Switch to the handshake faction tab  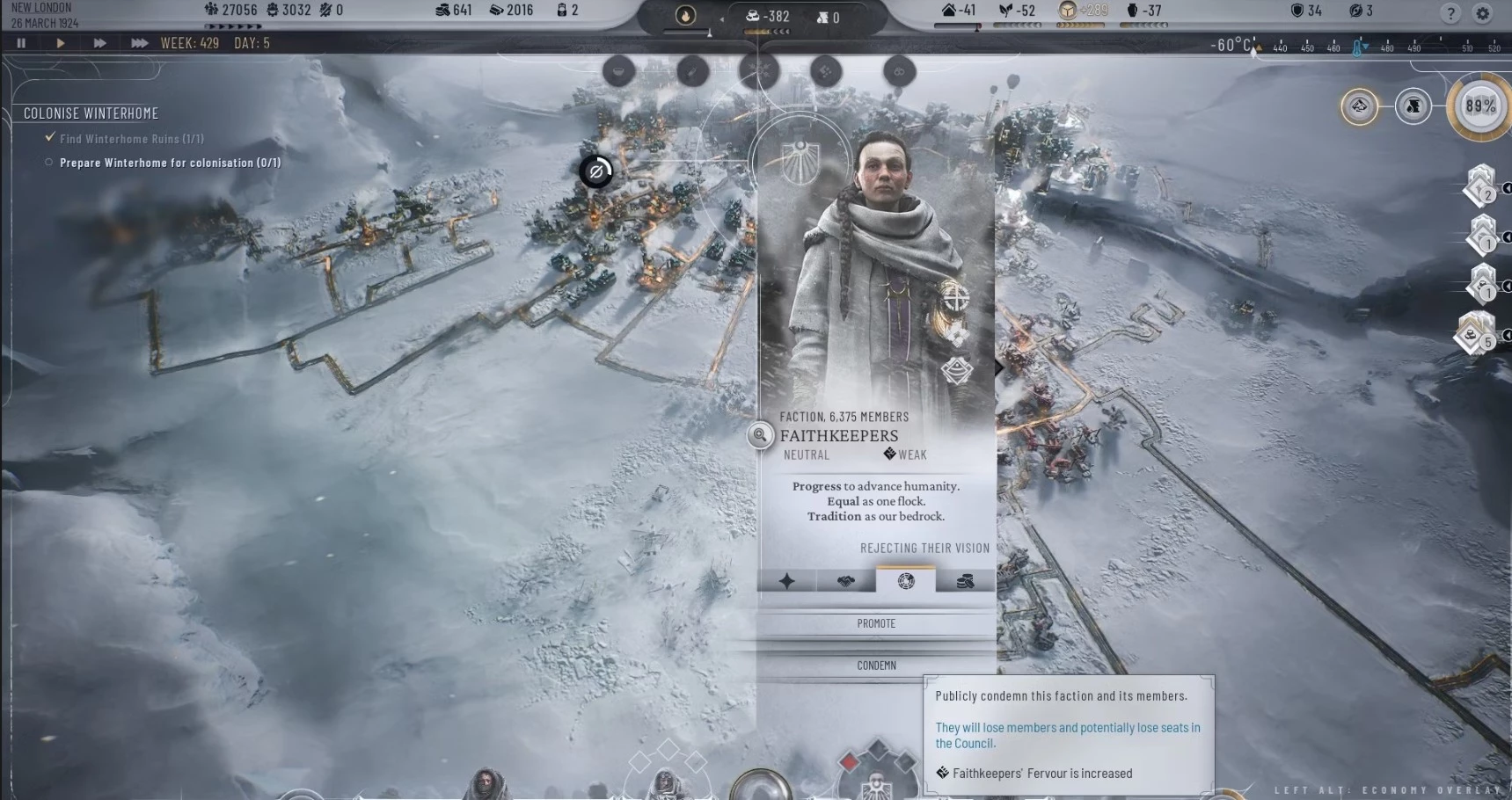pos(846,580)
